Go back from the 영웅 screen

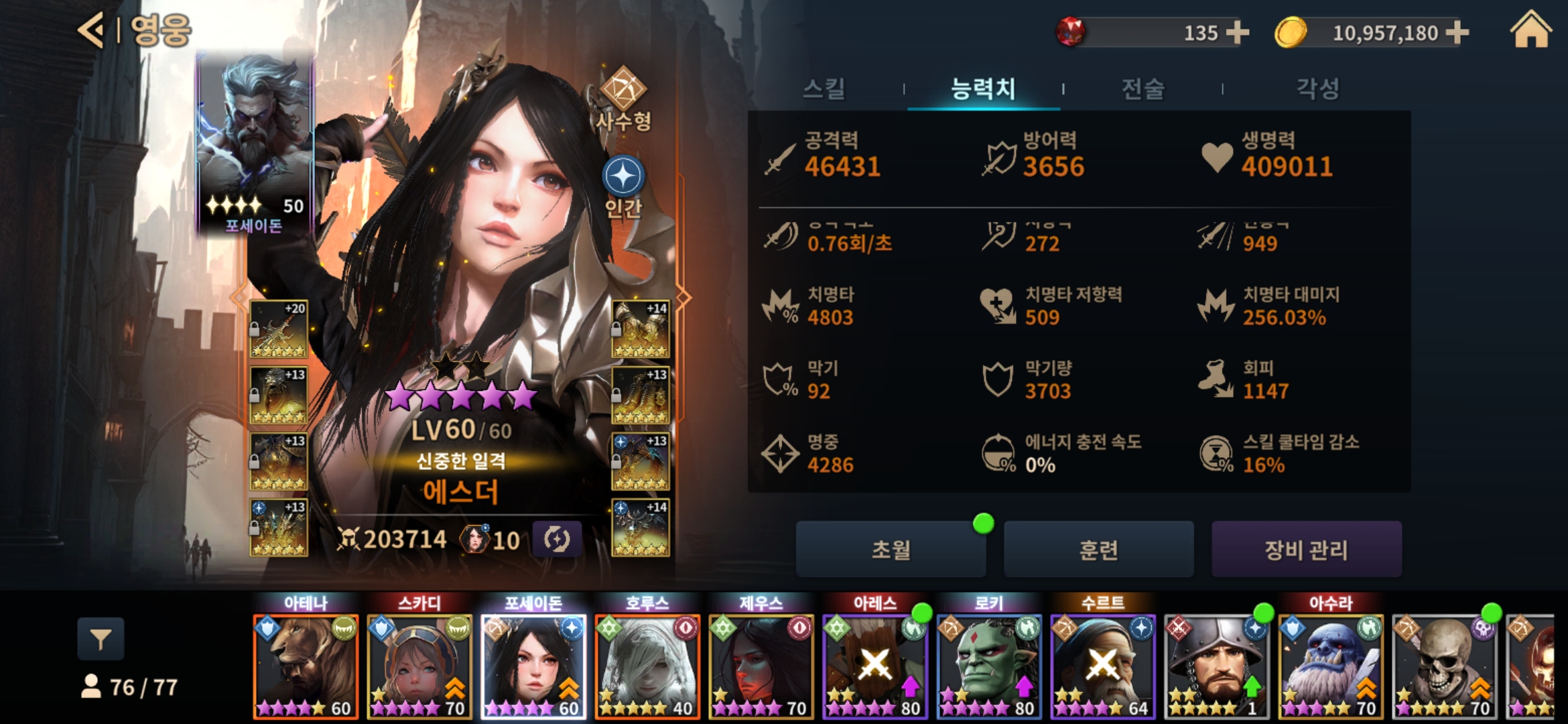tap(92, 30)
